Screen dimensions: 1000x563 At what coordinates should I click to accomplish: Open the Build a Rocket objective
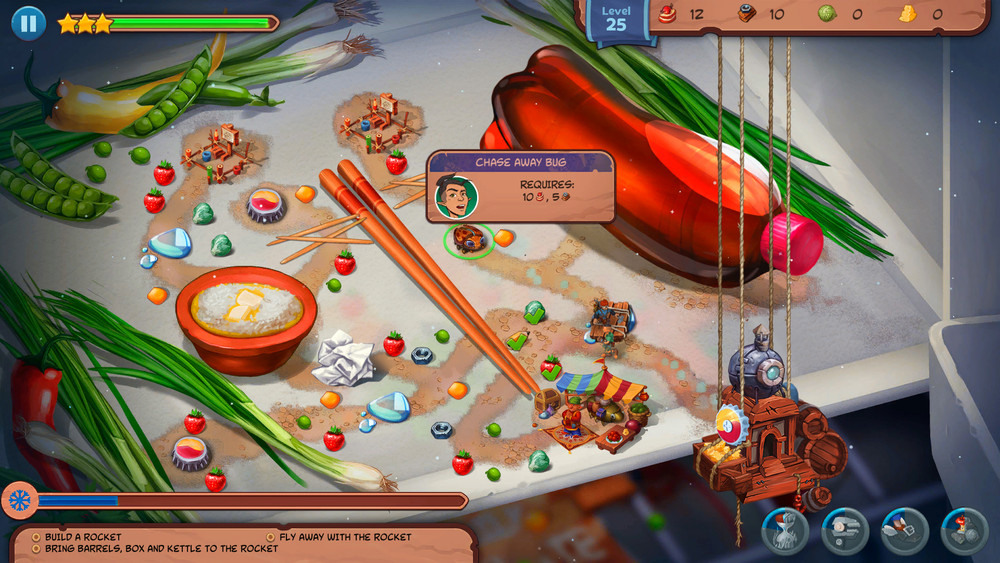tap(82, 537)
